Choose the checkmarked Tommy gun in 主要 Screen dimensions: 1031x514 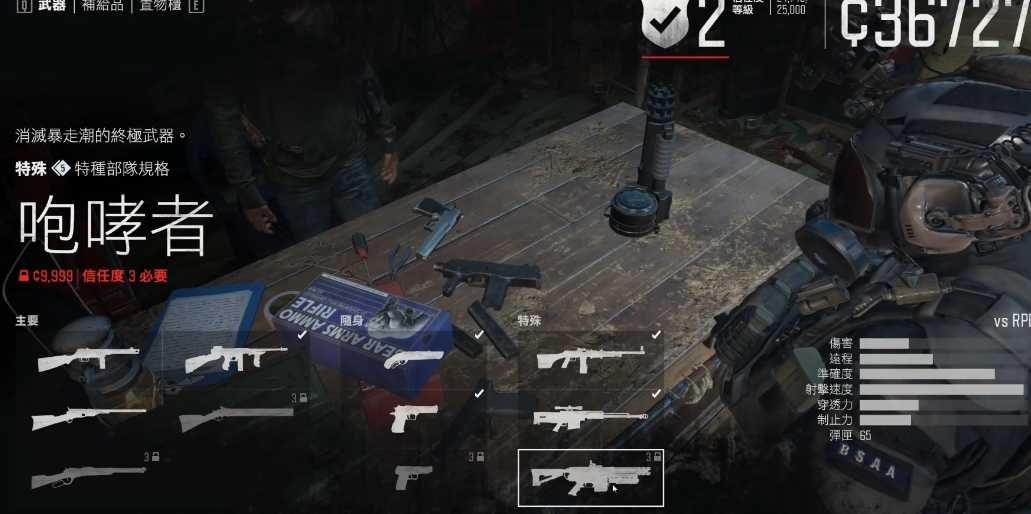[236, 359]
